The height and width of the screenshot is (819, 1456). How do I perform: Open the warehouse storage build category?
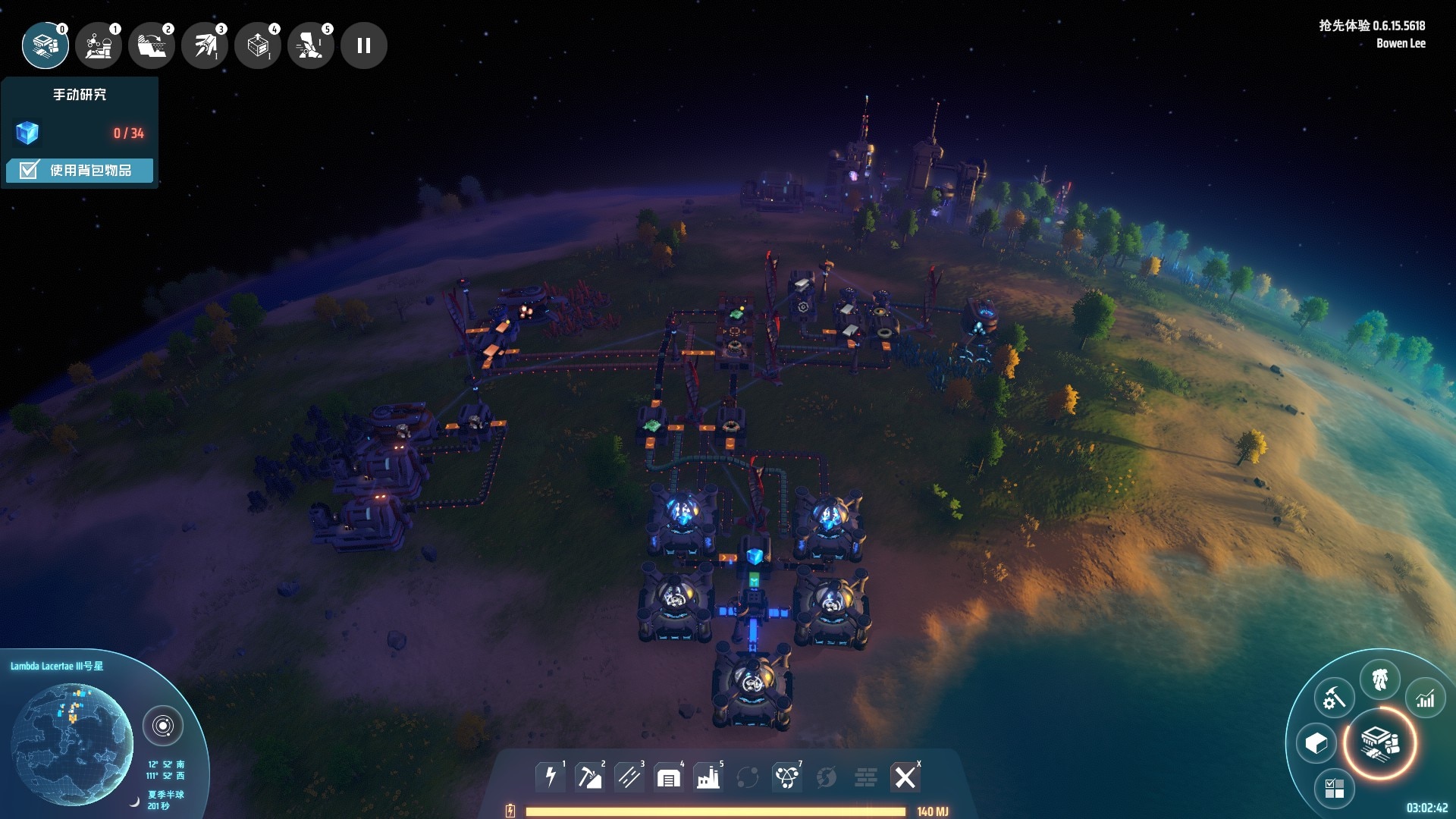click(668, 777)
